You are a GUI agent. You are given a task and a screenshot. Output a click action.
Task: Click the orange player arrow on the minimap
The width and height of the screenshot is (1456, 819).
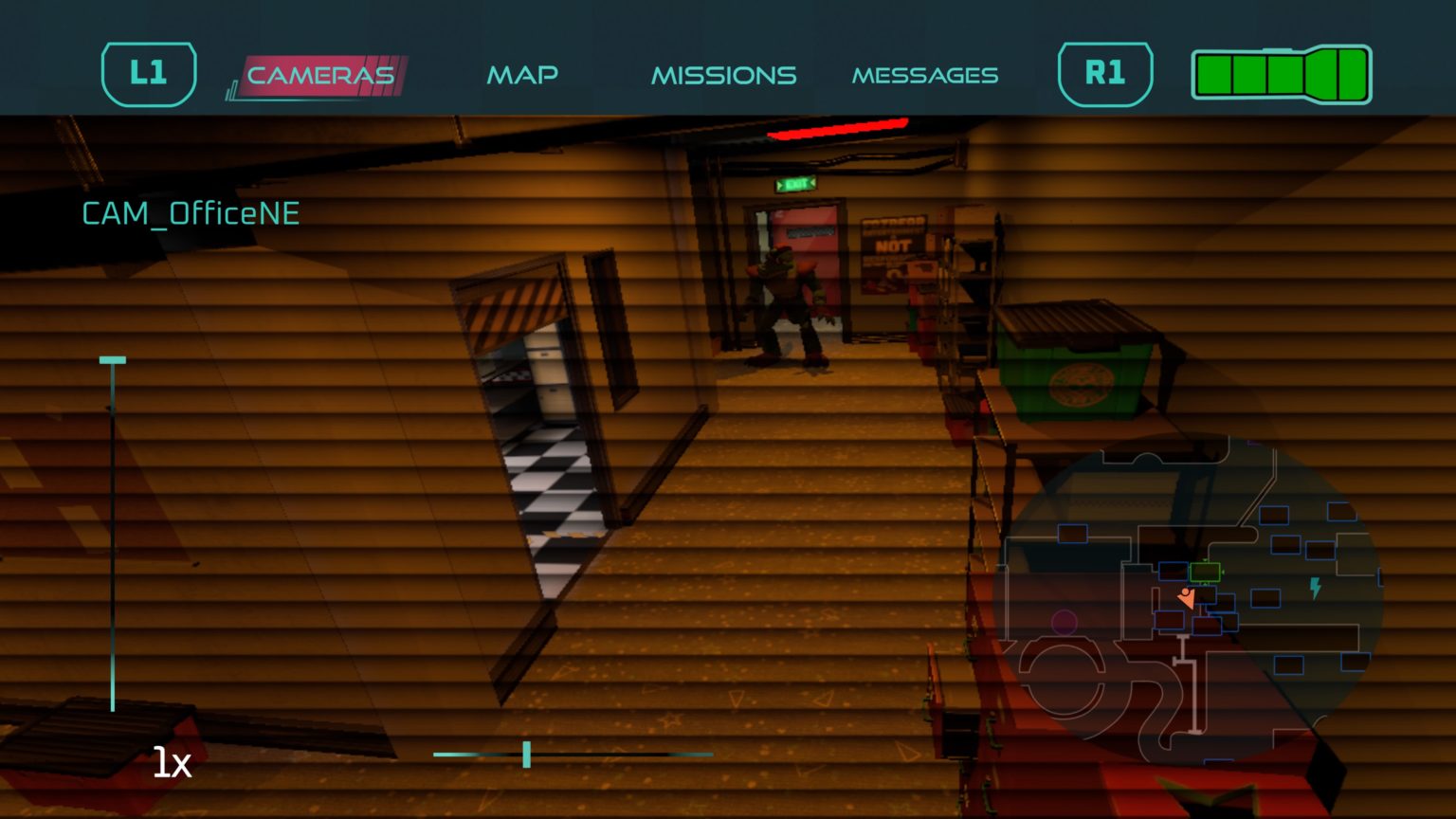[1187, 598]
